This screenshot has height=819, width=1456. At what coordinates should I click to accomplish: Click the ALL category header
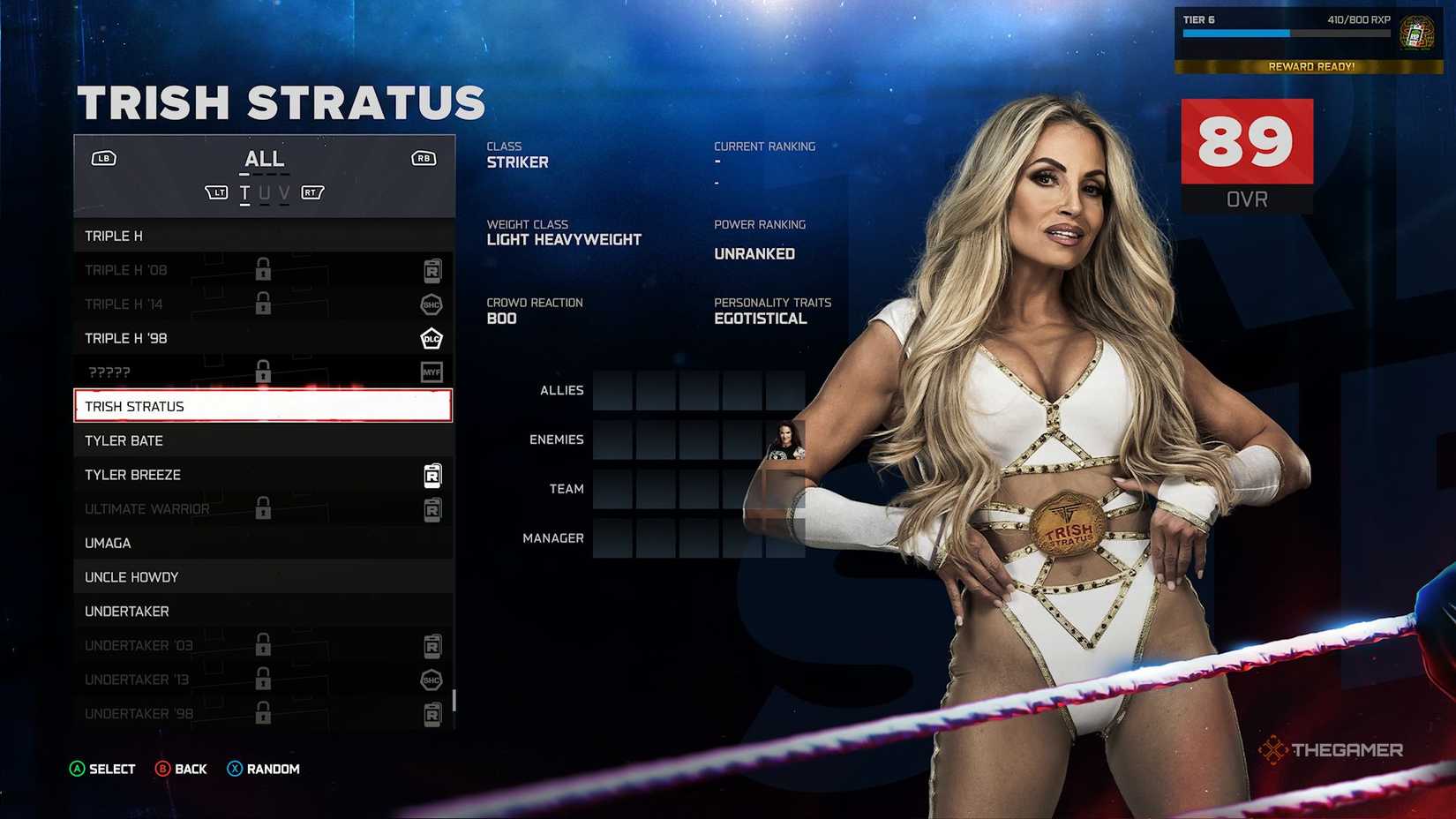click(264, 159)
